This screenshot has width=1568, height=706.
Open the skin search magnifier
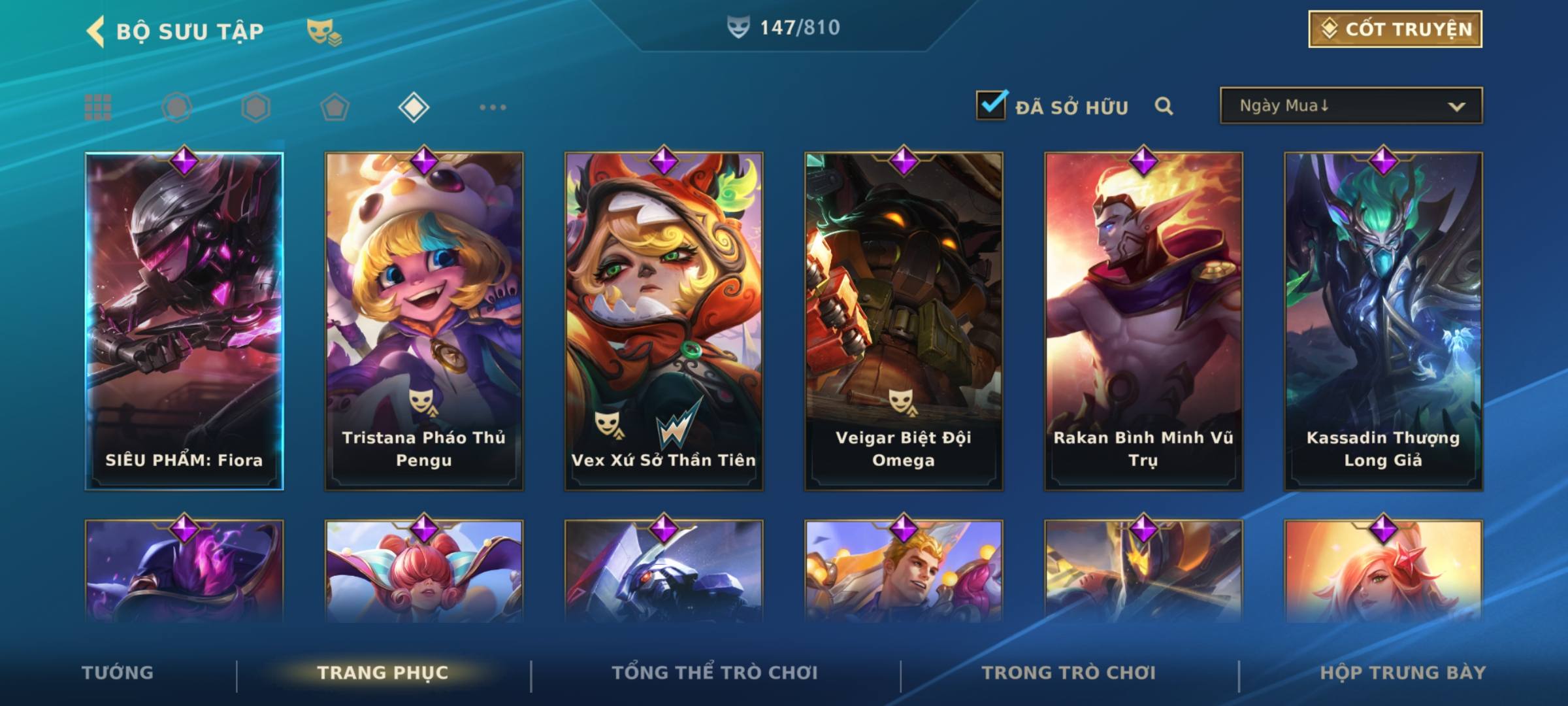pyautogui.click(x=1164, y=106)
